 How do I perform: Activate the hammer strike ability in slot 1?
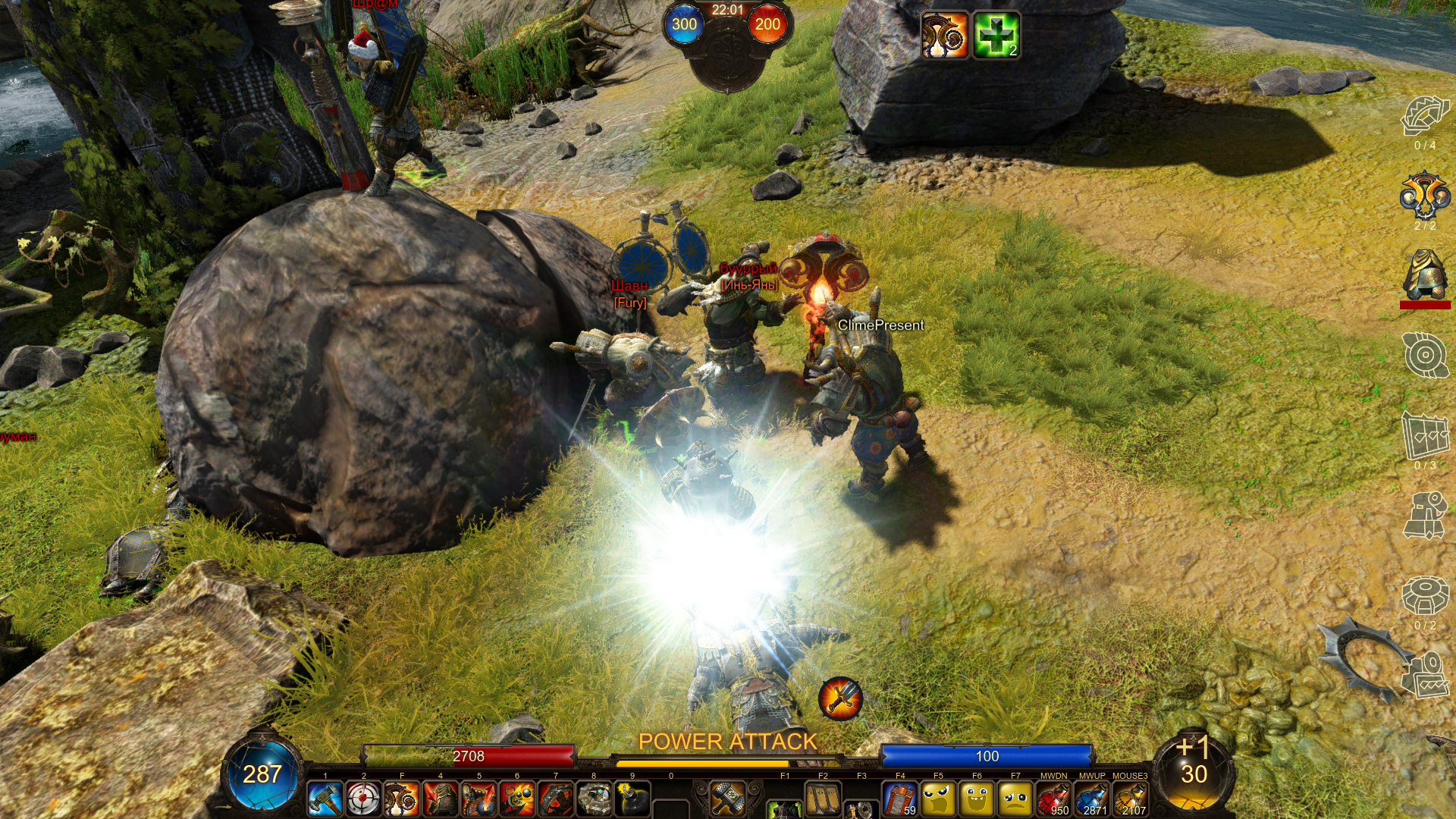(325, 799)
